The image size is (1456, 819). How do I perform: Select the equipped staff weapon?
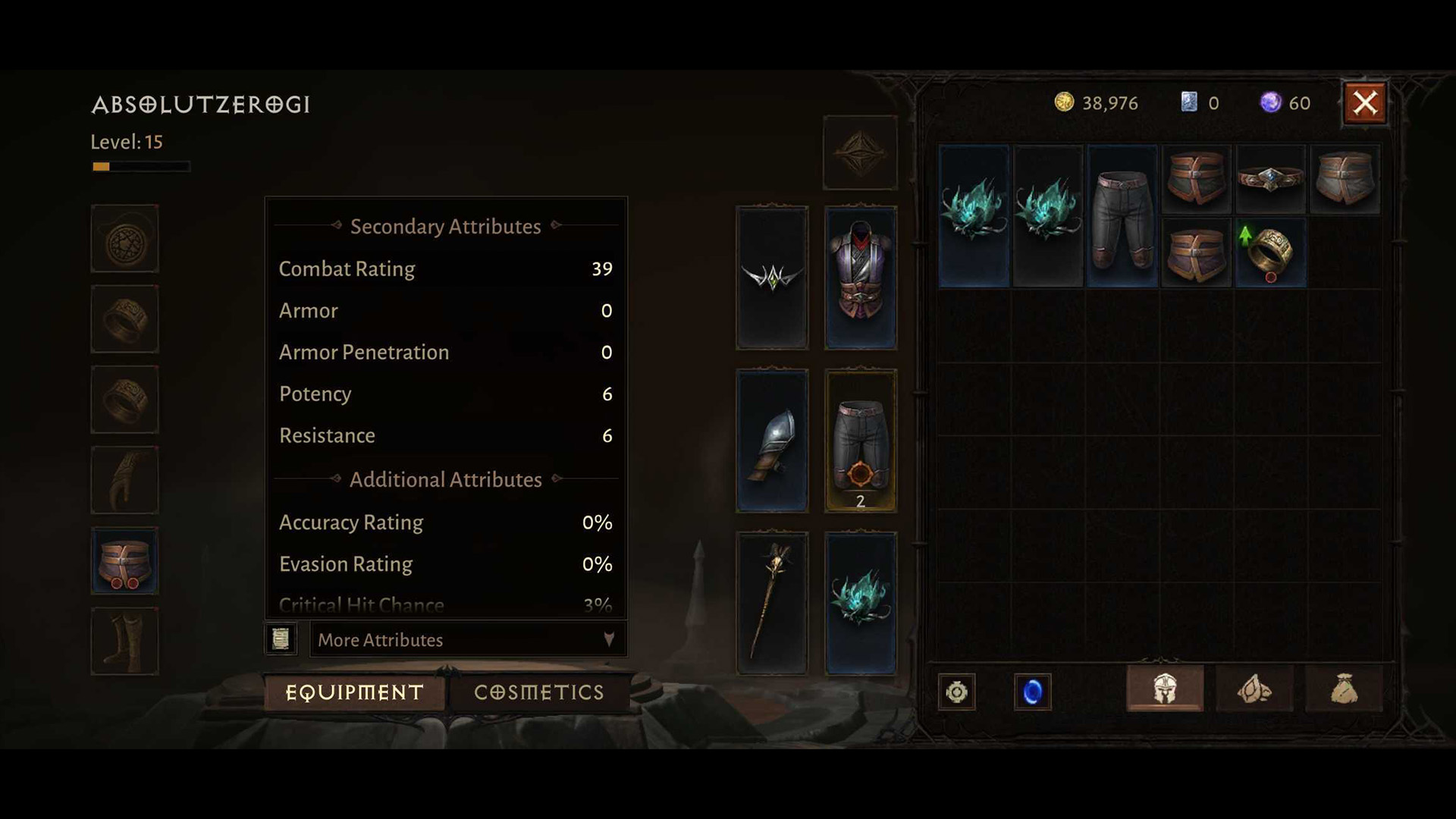772,604
